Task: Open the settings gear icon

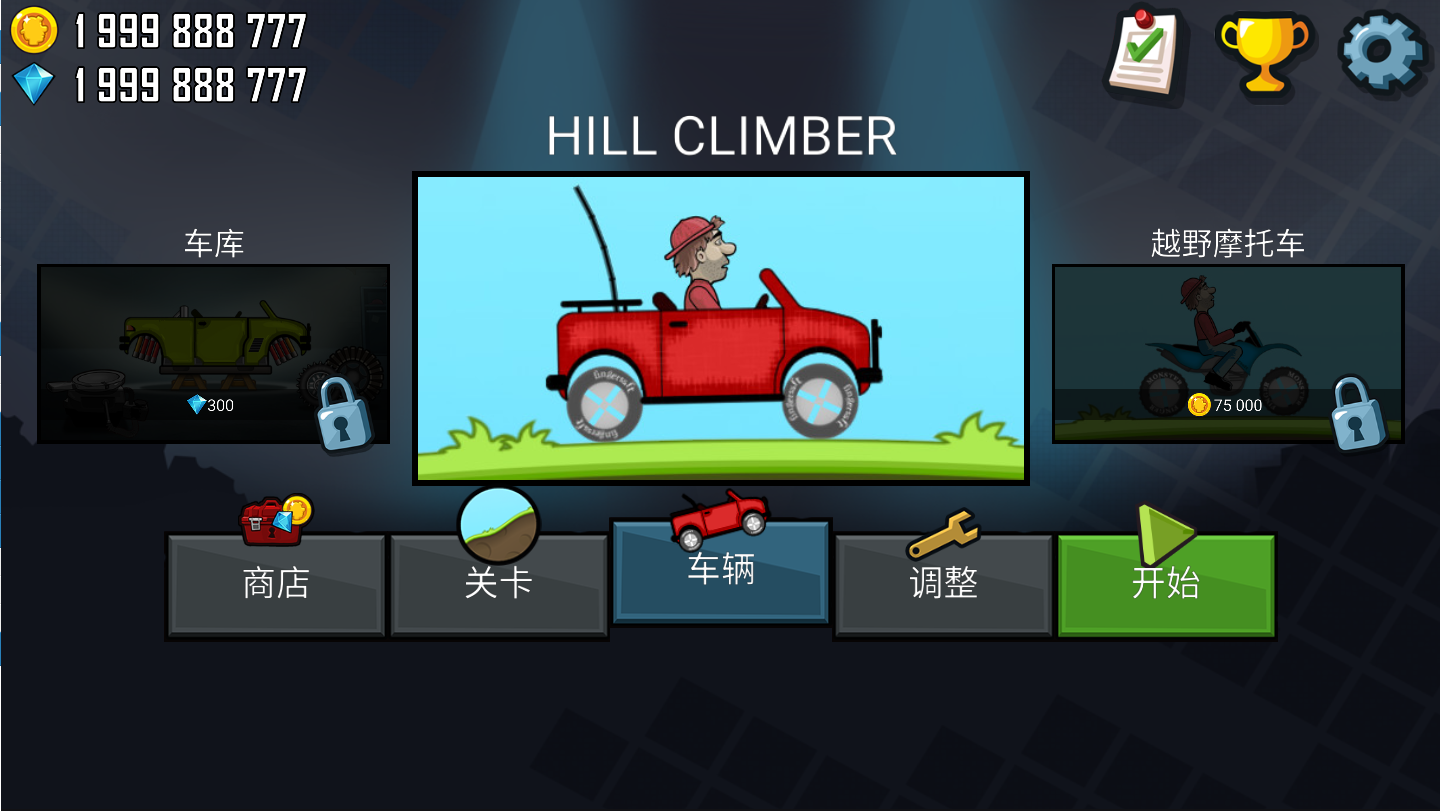Action: [x=1381, y=50]
